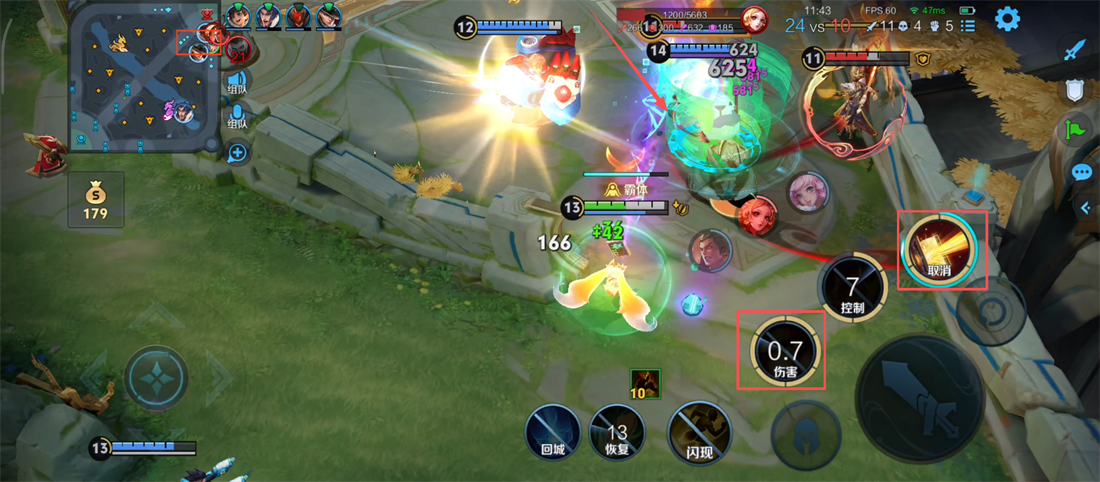Tap the 取消 cancel skill button
This screenshot has height=482, width=1100.
pyautogui.click(x=940, y=249)
